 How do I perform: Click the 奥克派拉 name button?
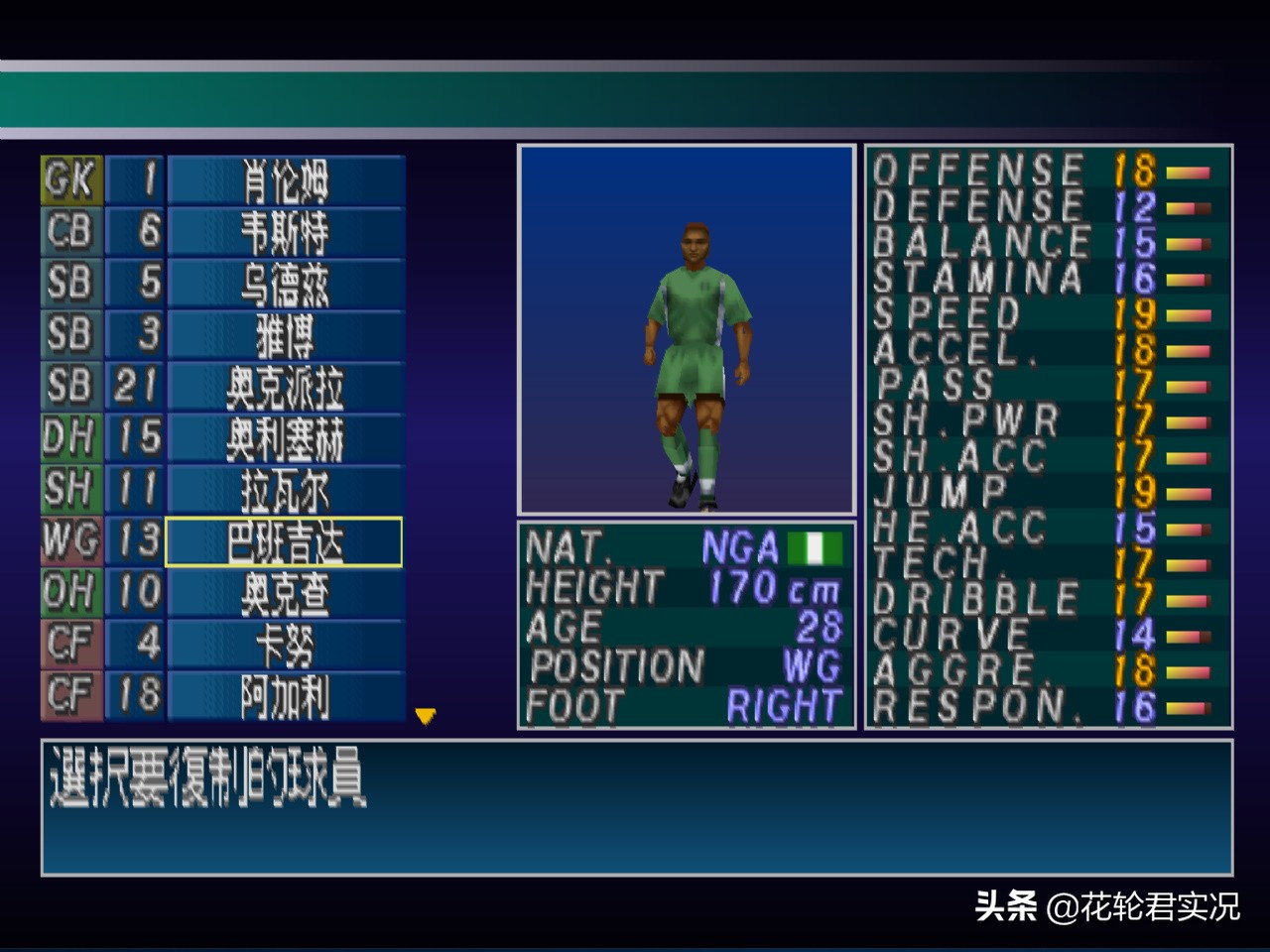pos(285,386)
